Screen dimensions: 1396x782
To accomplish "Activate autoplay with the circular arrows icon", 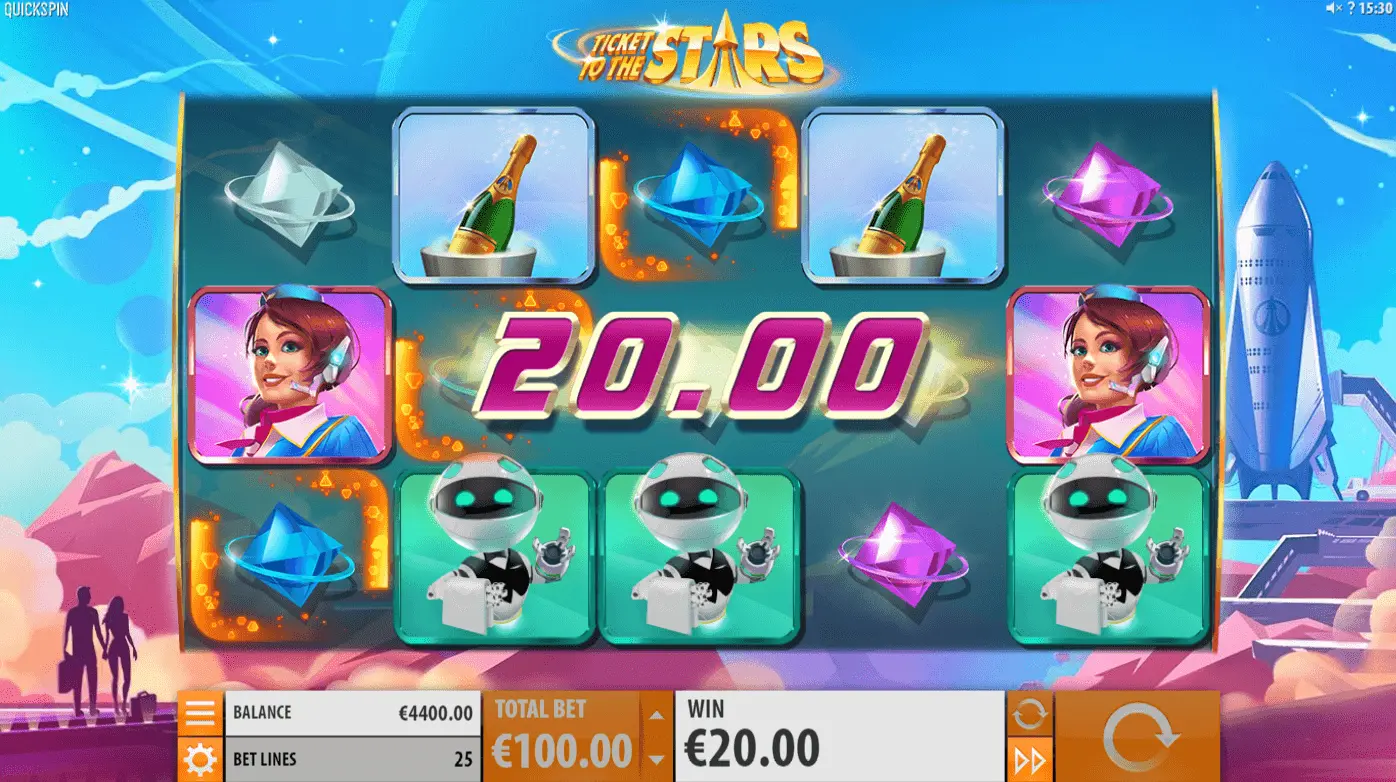I will (x=1029, y=714).
